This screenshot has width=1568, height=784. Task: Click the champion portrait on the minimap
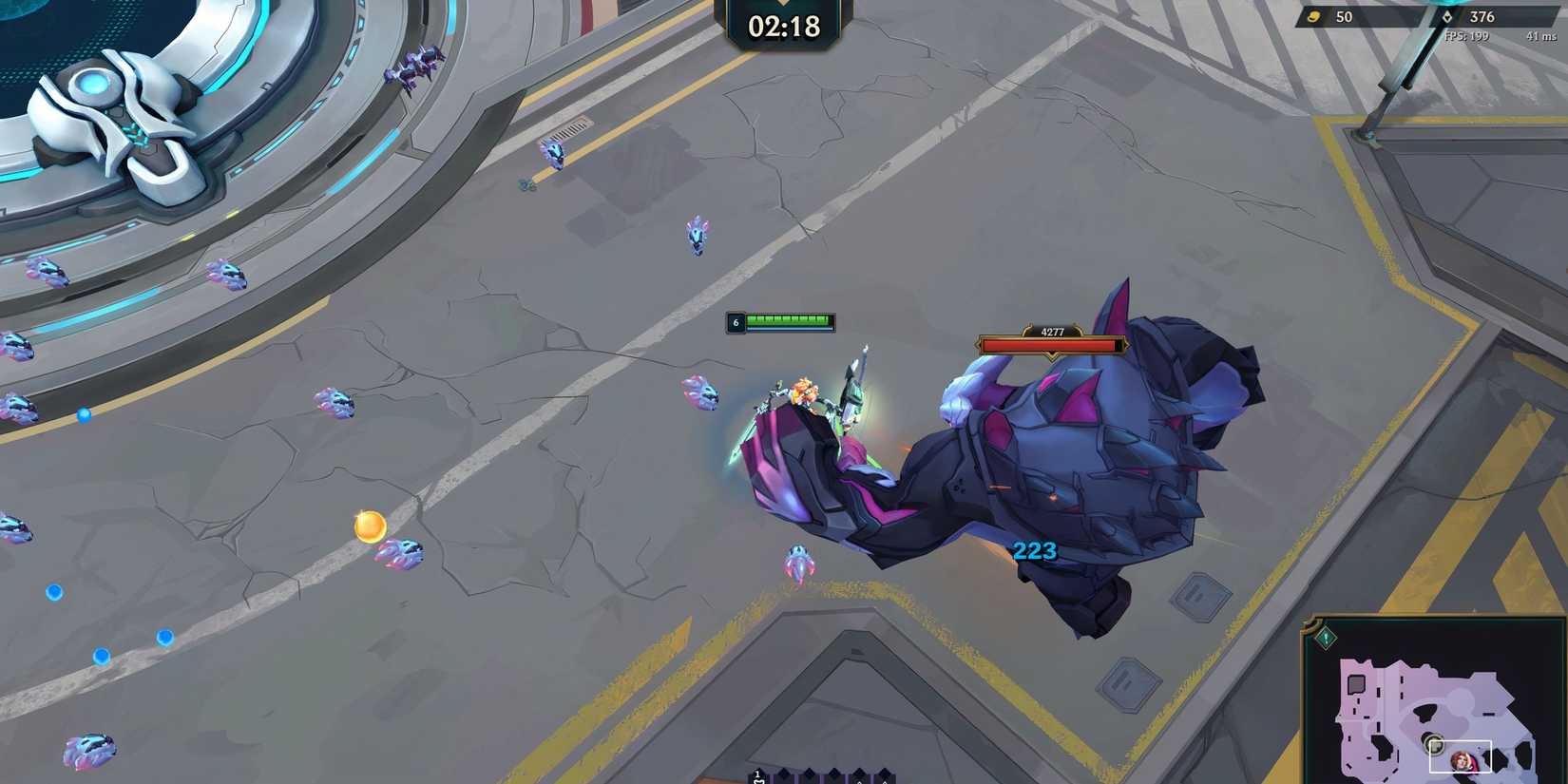[x=1461, y=760]
